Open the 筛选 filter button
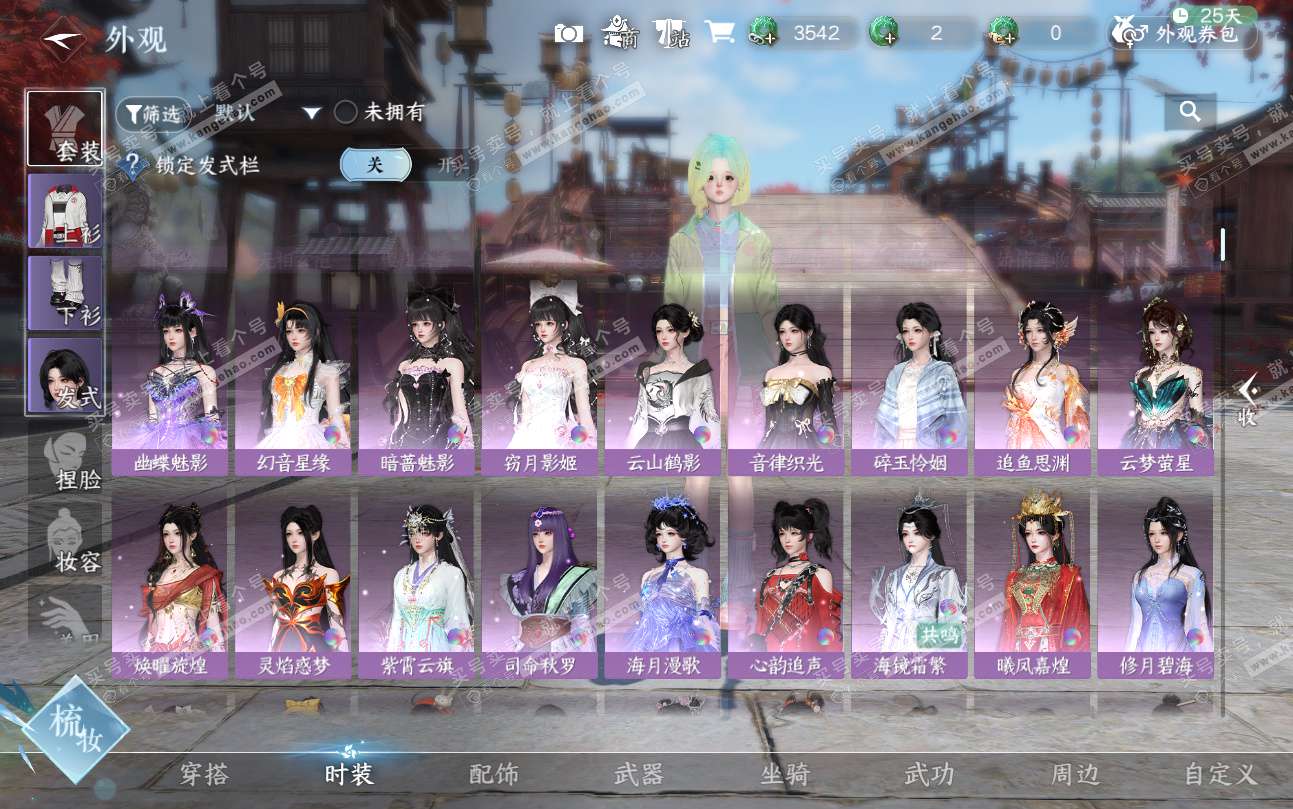The height and width of the screenshot is (809, 1293). [152, 114]
